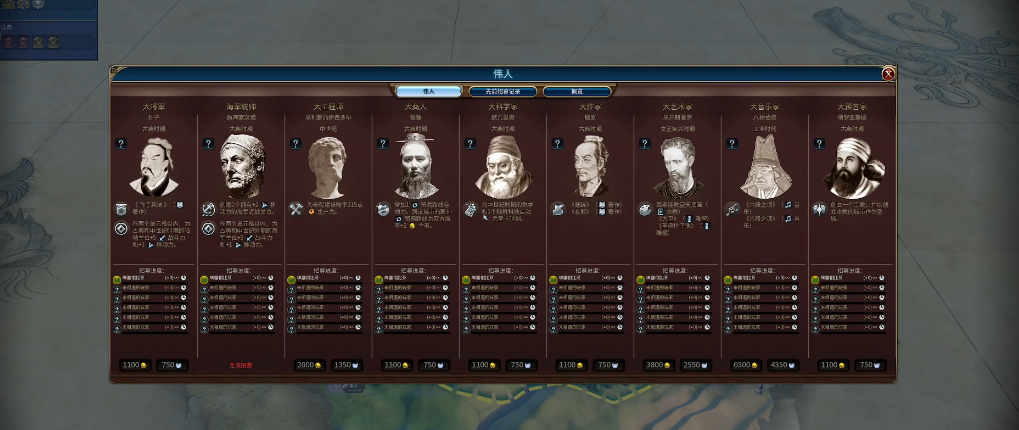This screenshot has width=1019, height=430.
Task: Recruit the 大音乐家 with 4350 faith
Action: pos(784,365)
